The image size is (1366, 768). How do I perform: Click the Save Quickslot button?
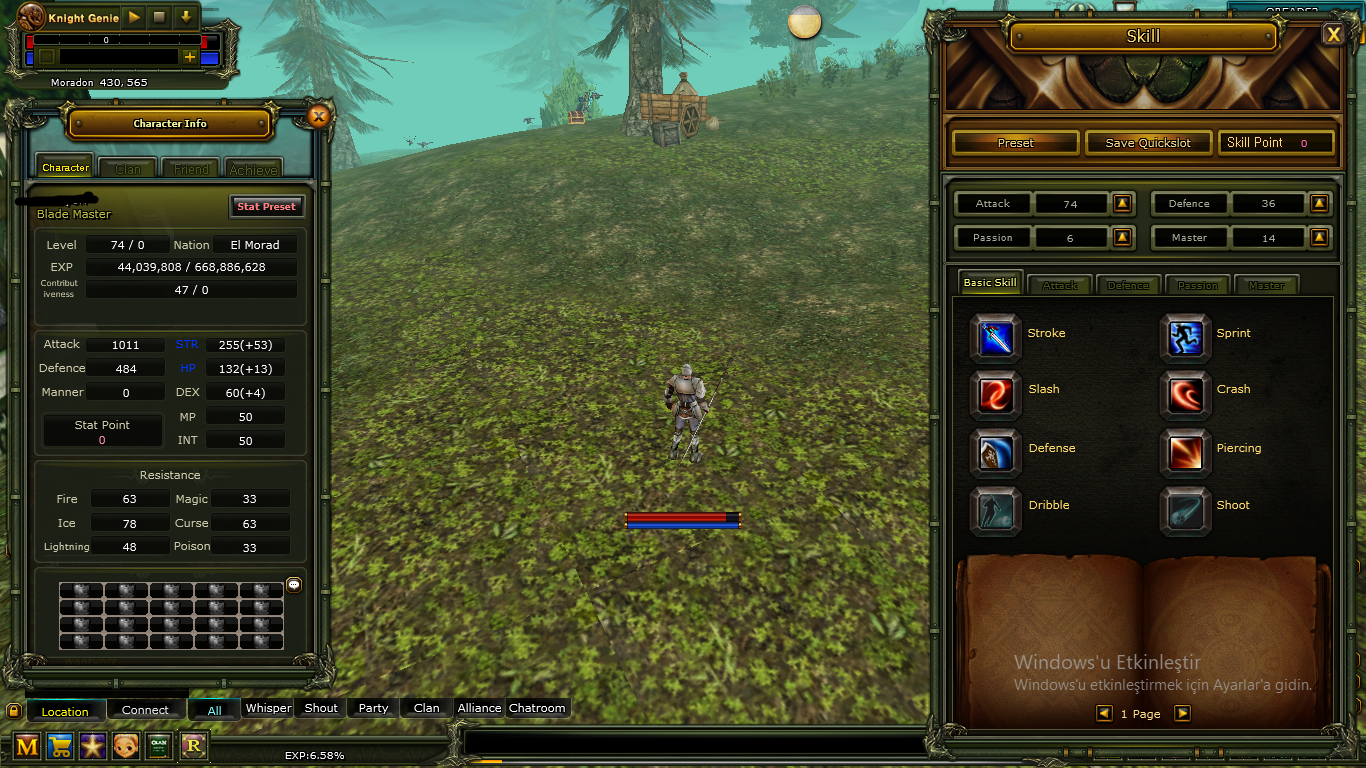1148,142
